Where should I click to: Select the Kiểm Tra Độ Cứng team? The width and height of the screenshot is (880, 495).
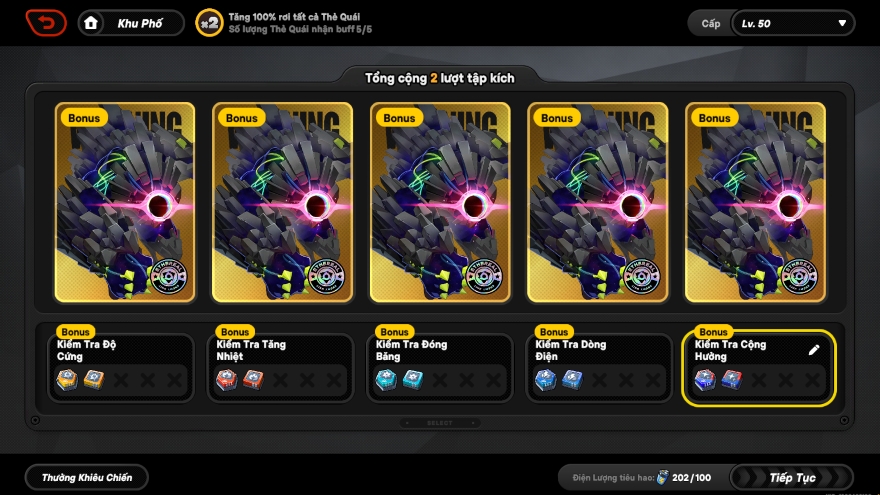[x=120, y=368]
